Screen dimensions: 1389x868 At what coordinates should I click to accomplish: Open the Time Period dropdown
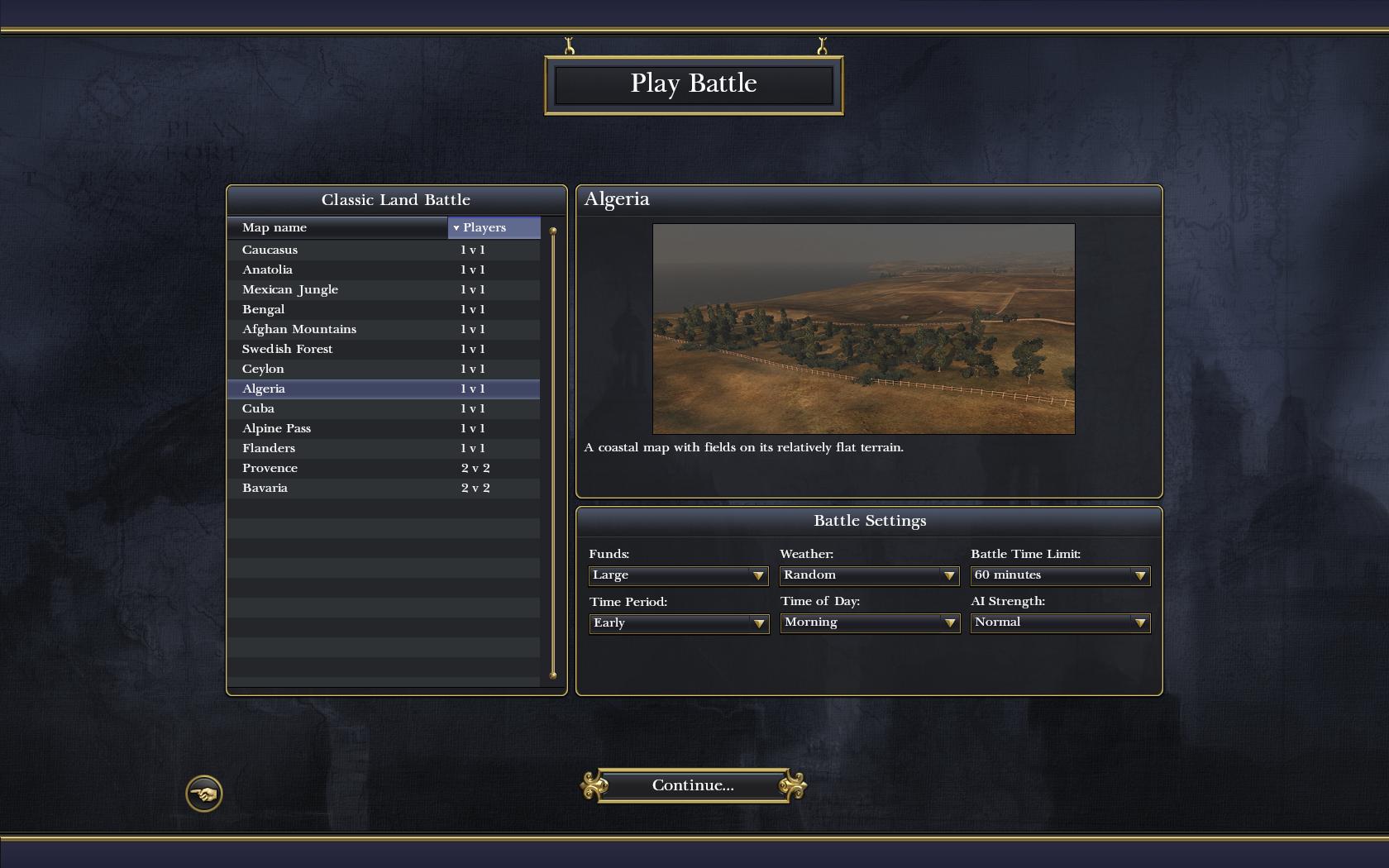pos(678,622)
